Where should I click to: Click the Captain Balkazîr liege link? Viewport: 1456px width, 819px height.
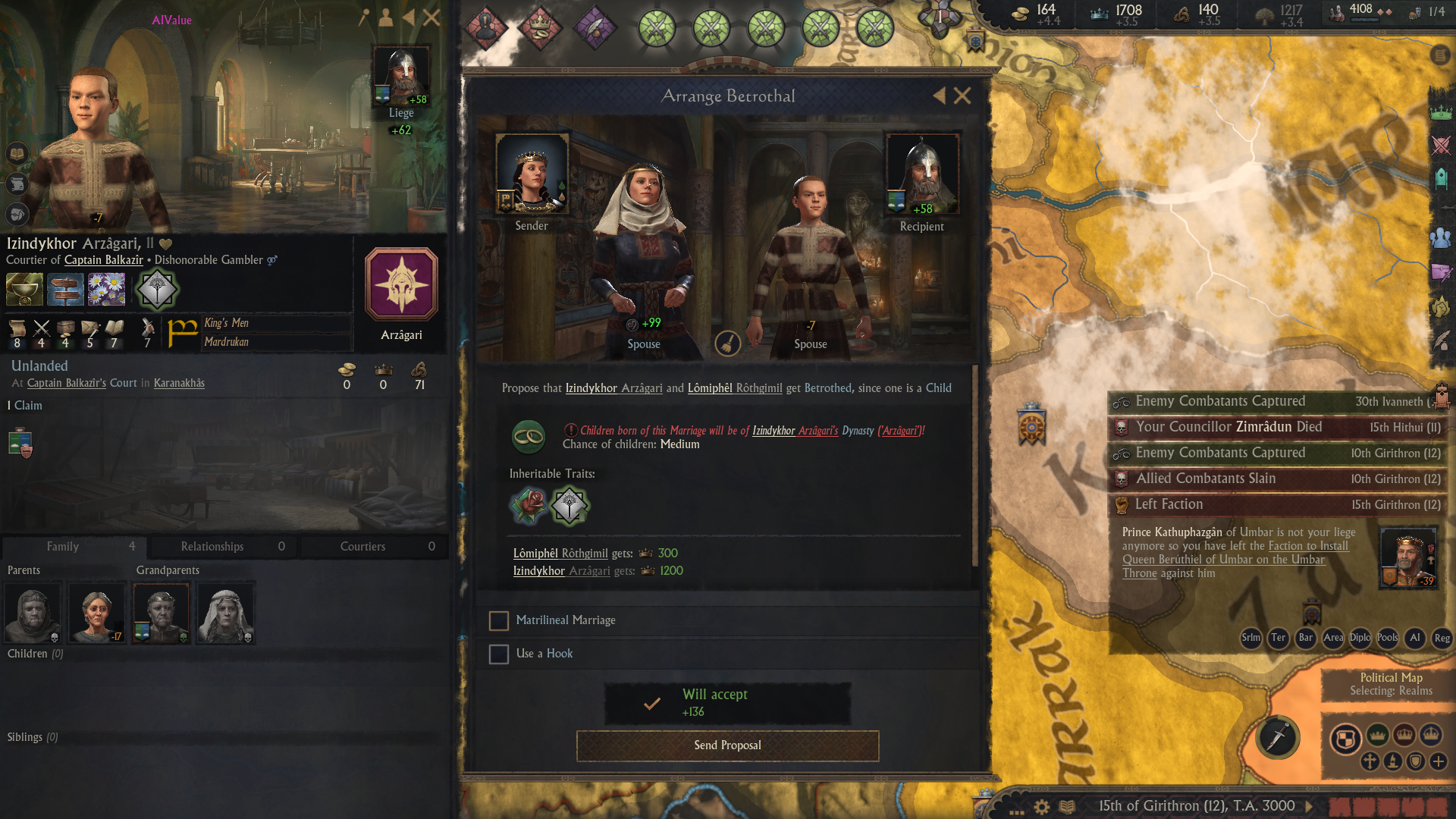(104, 260)
